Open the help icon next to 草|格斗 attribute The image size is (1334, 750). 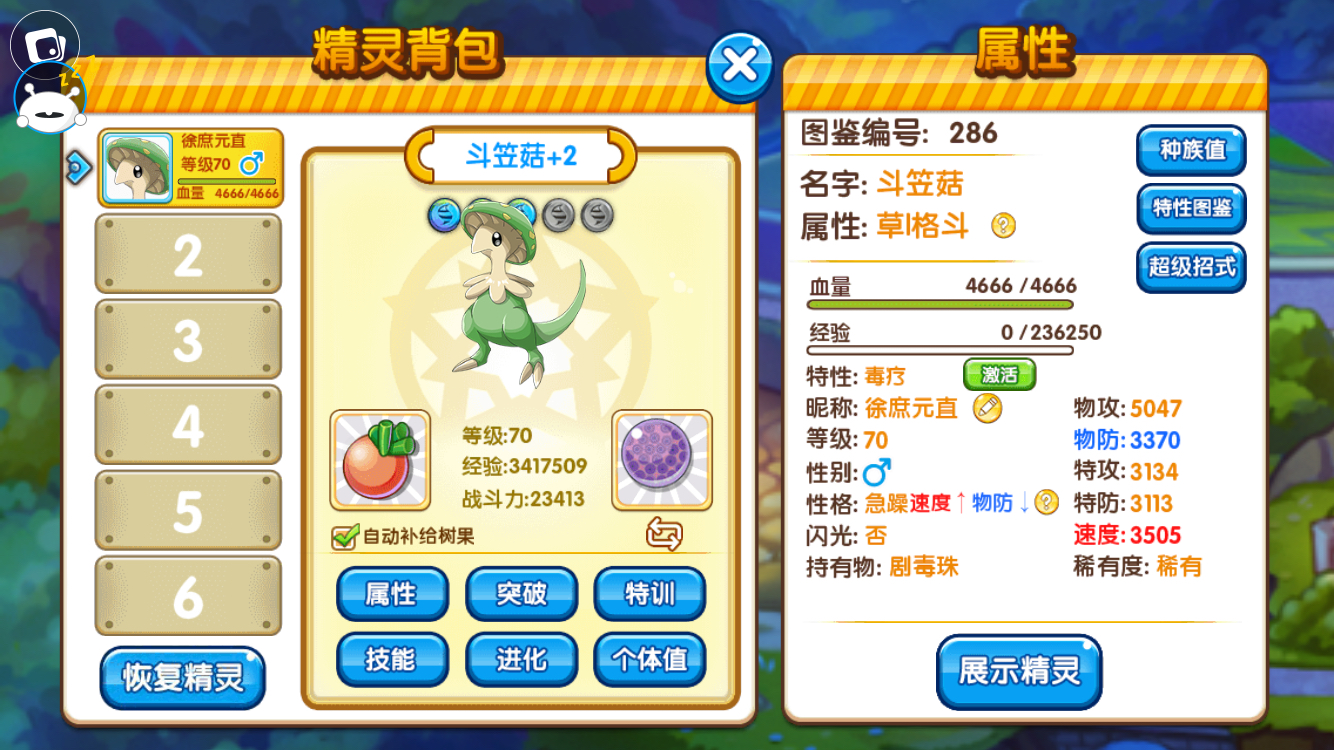click(1003, 226)
